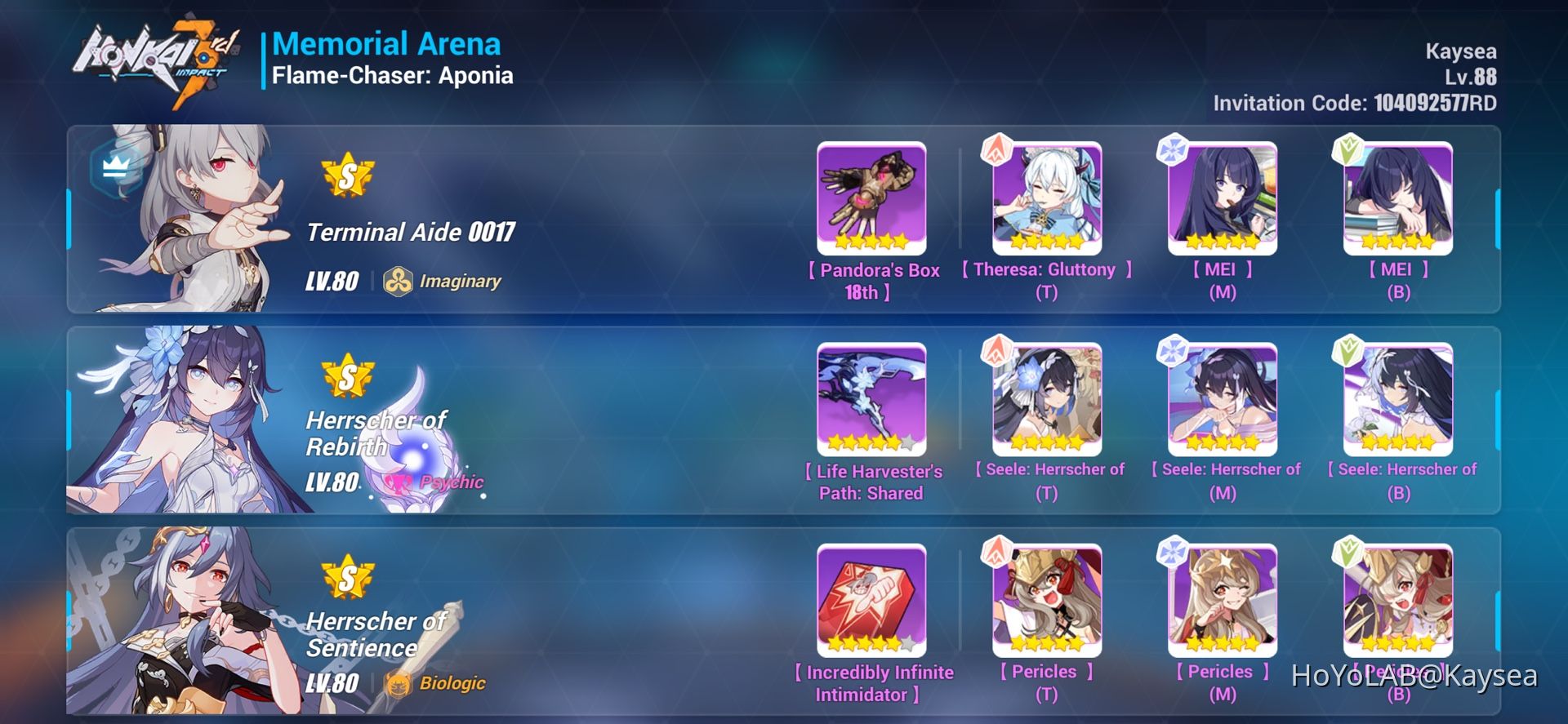This screenshot has width=1568, height=724.
Task: Open the Pandora's Box 18th weapon details
Action: point(871,196)
